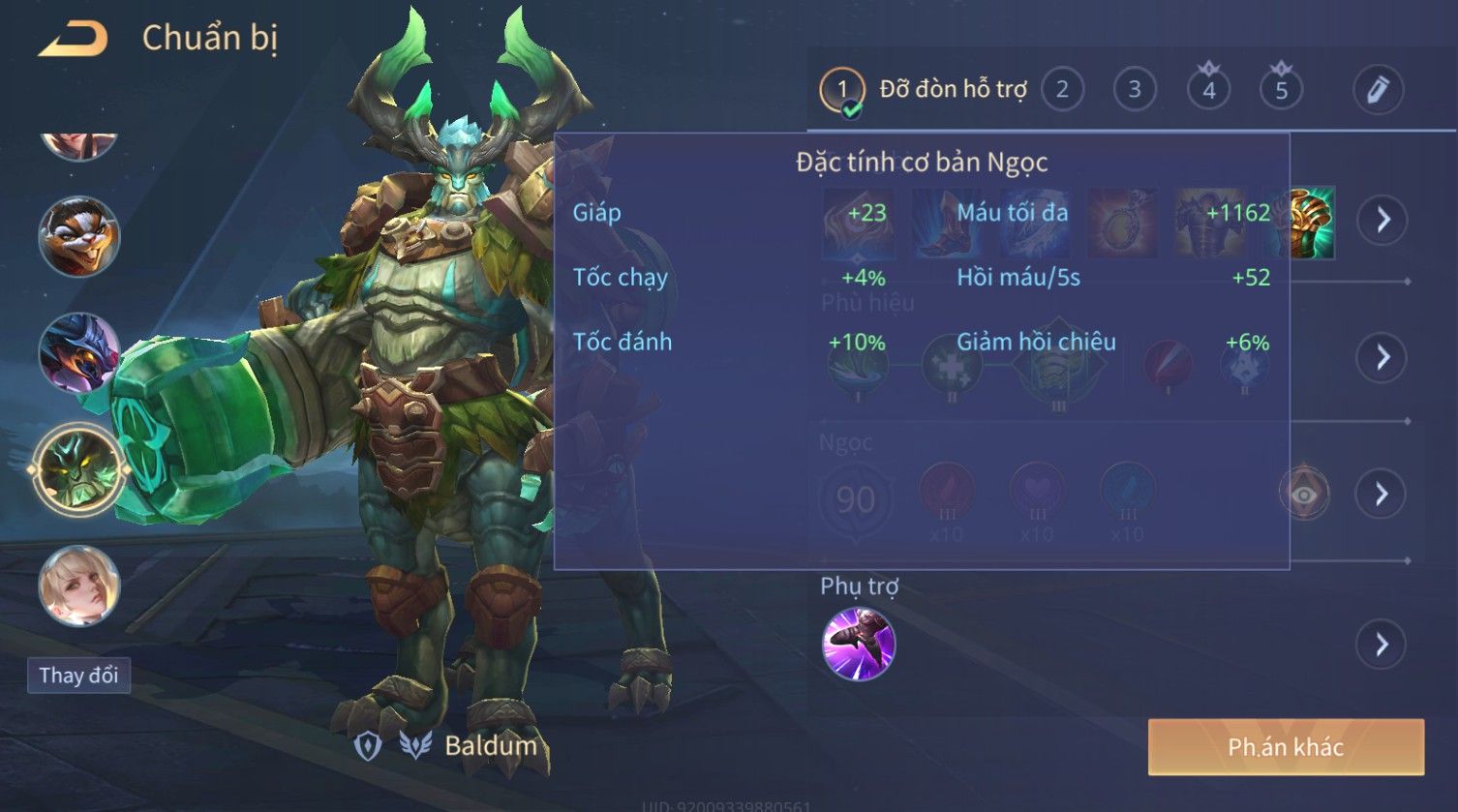Open the Ngọc rune page arrow
Viewport: 1458px width, 812px height.
point(1382,495)
